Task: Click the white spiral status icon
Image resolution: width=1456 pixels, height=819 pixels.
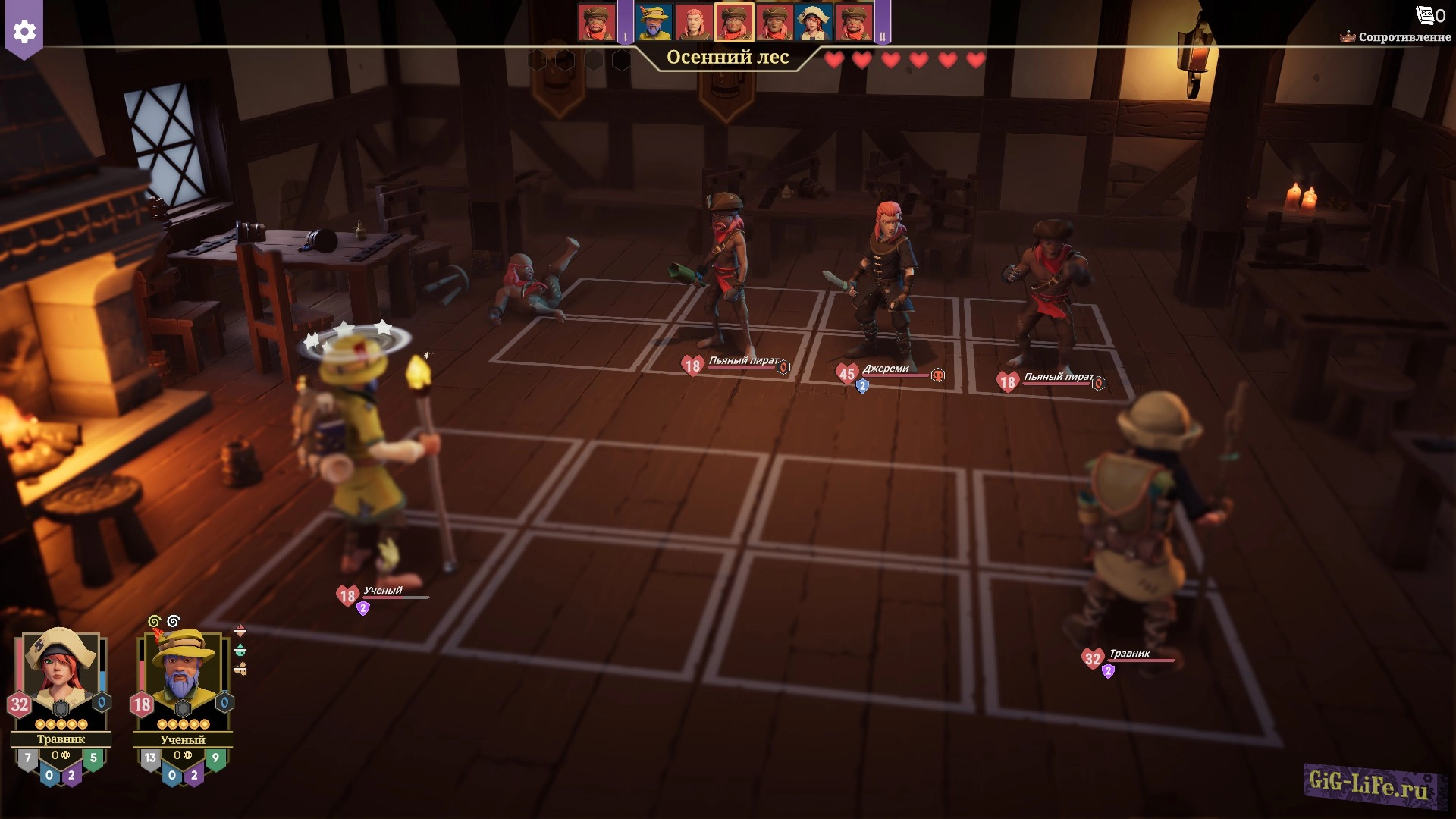Action: tap(174, 622)
